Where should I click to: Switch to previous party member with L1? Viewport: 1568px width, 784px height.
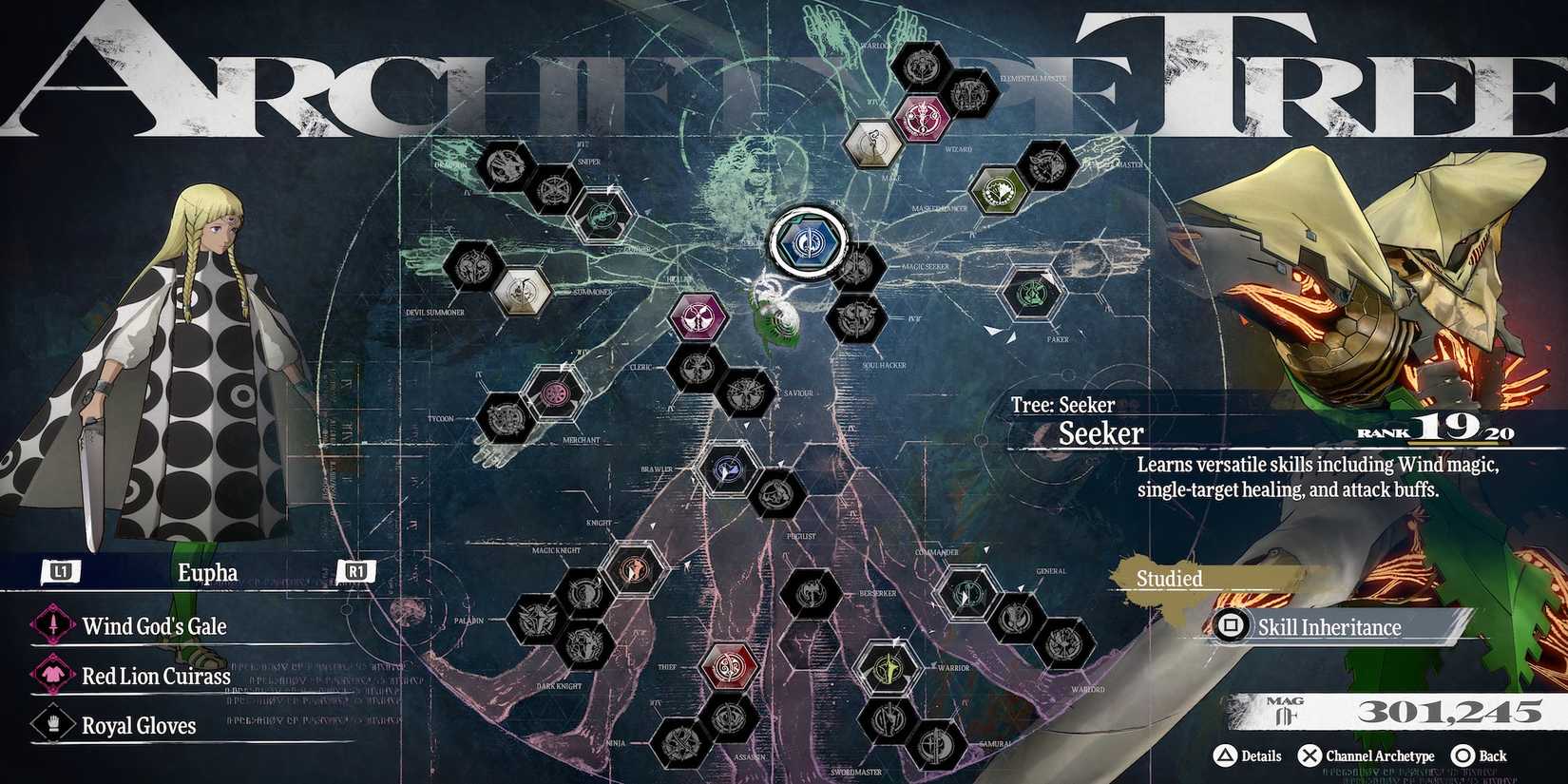59,572
